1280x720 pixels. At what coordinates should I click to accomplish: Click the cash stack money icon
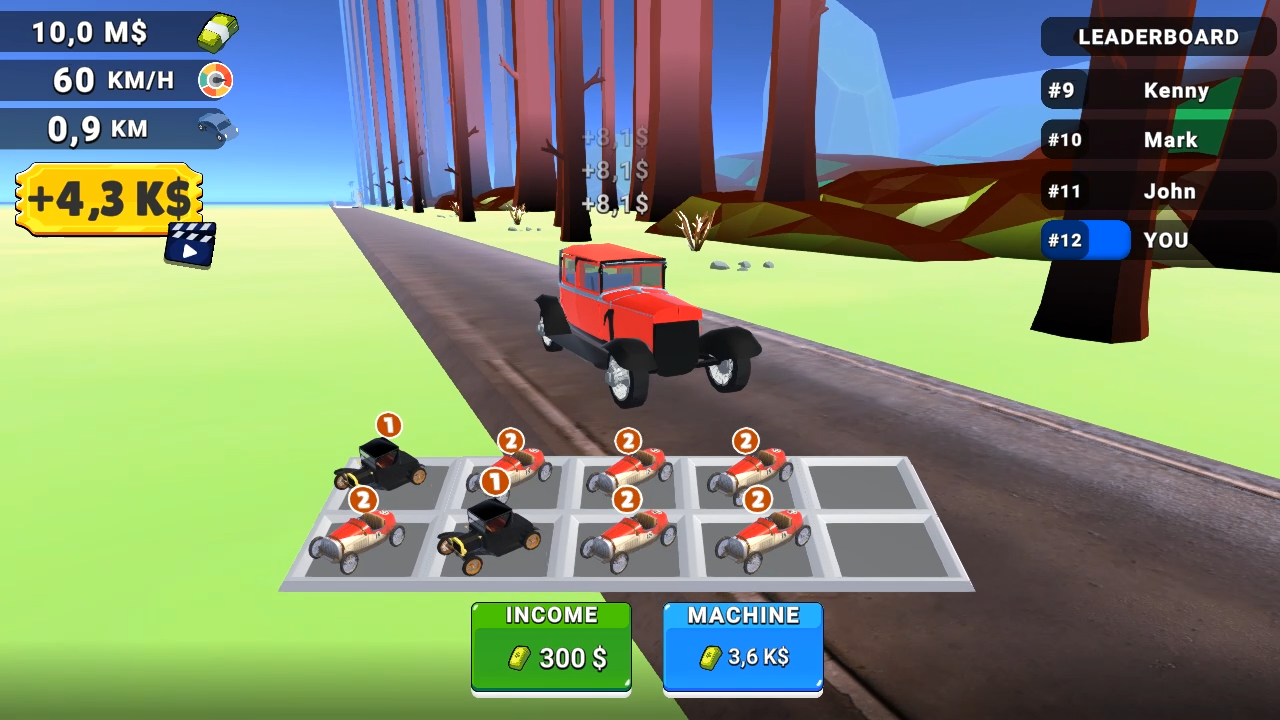click(x=218, y=32)
